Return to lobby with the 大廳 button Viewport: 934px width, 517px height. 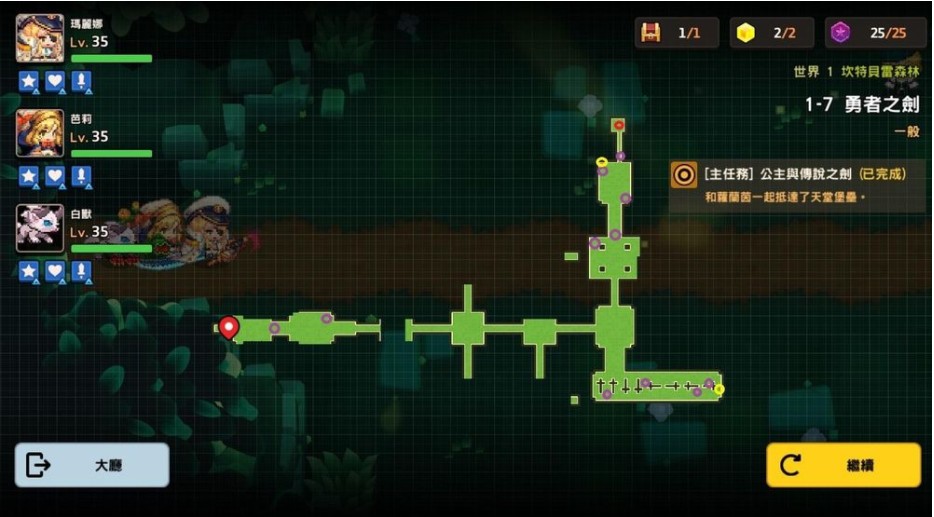pos(92,465)
